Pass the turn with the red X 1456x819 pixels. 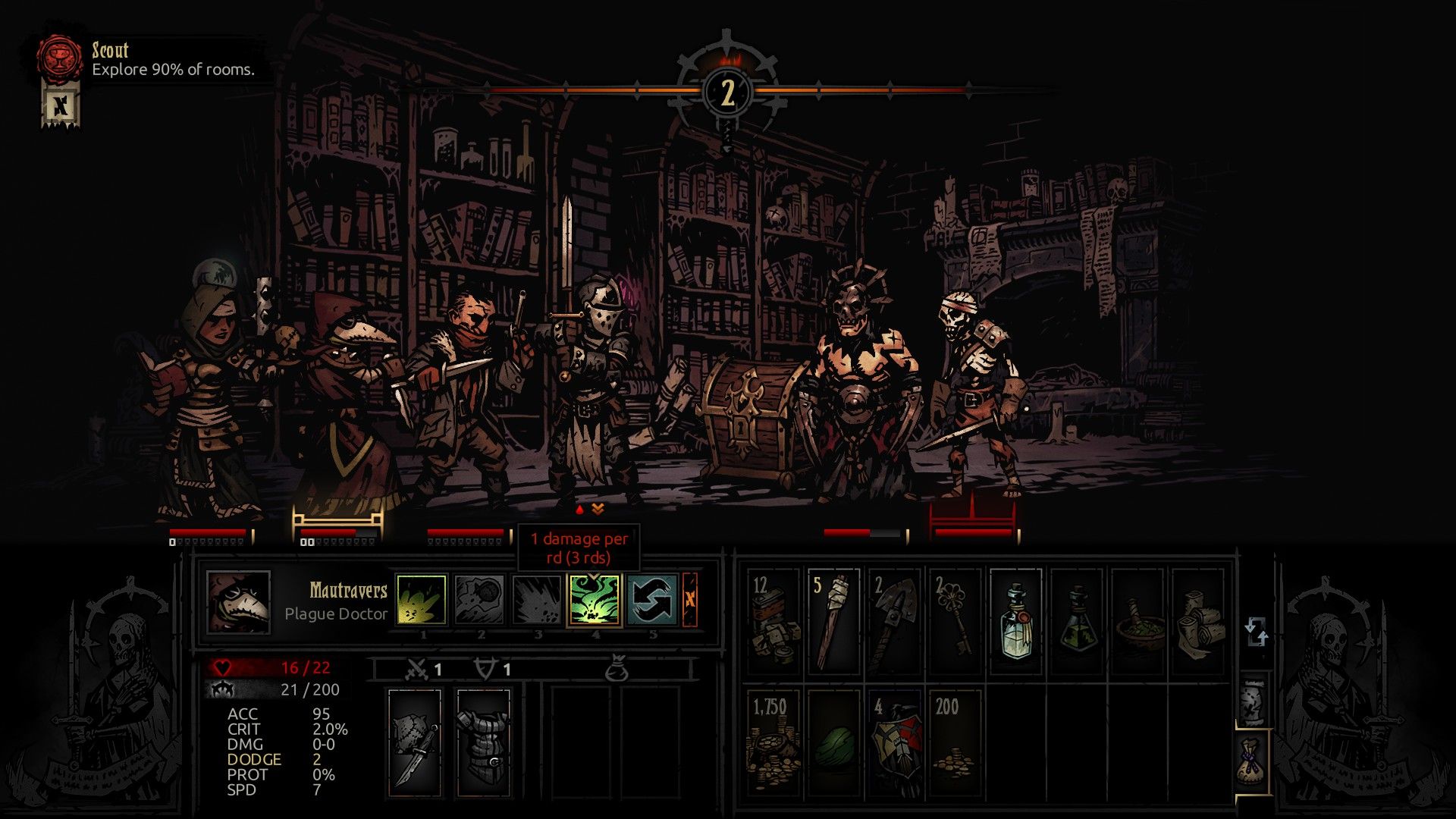689,599
